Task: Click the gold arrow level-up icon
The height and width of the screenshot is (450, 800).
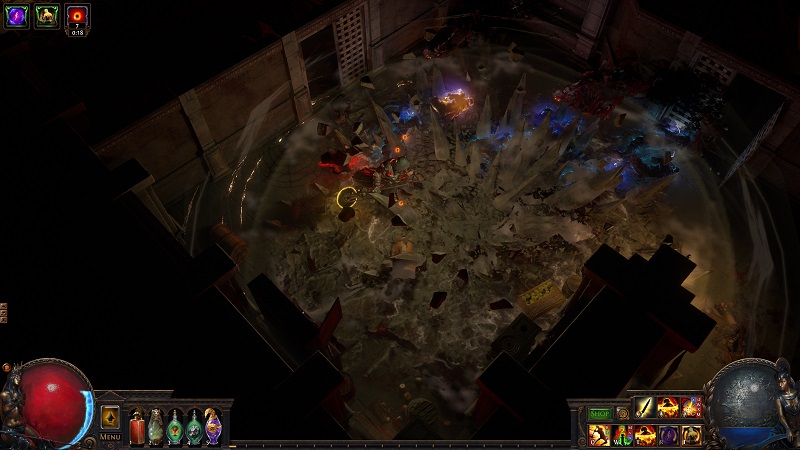Action: 110,417
